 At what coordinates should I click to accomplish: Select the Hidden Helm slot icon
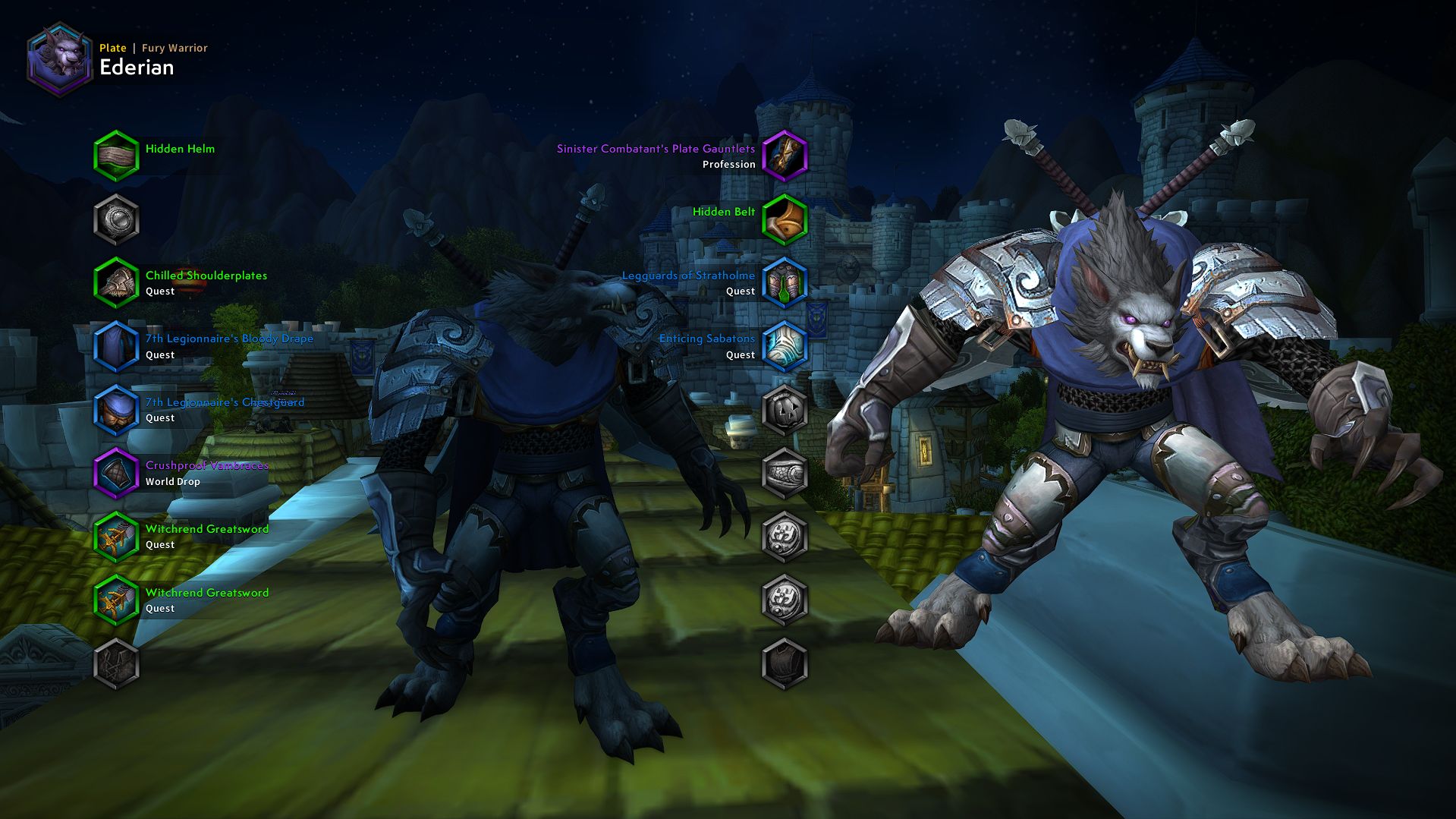[115, 154]
